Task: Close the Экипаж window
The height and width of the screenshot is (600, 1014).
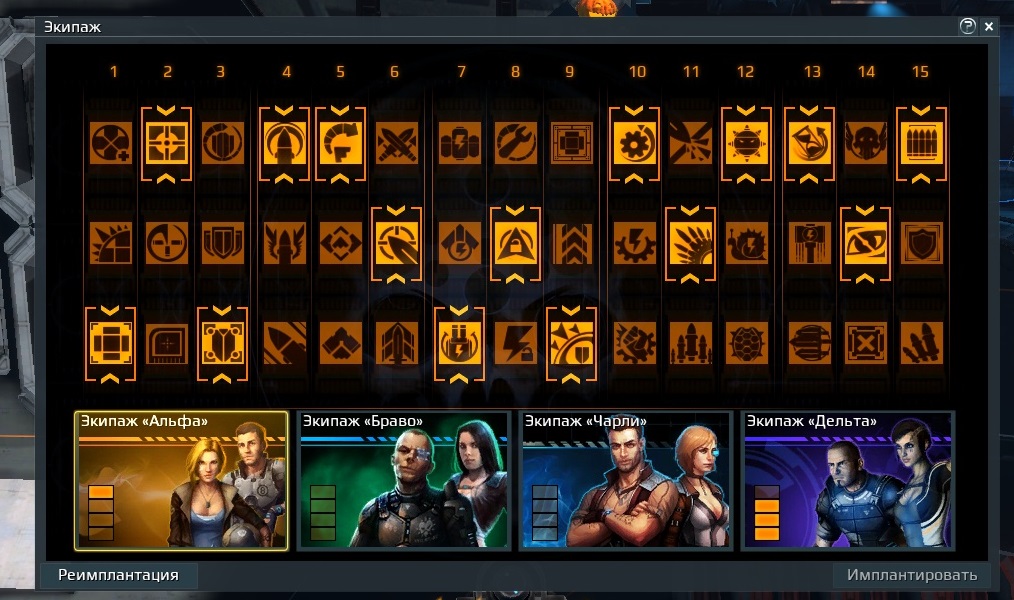Action: tap(989, 27)
